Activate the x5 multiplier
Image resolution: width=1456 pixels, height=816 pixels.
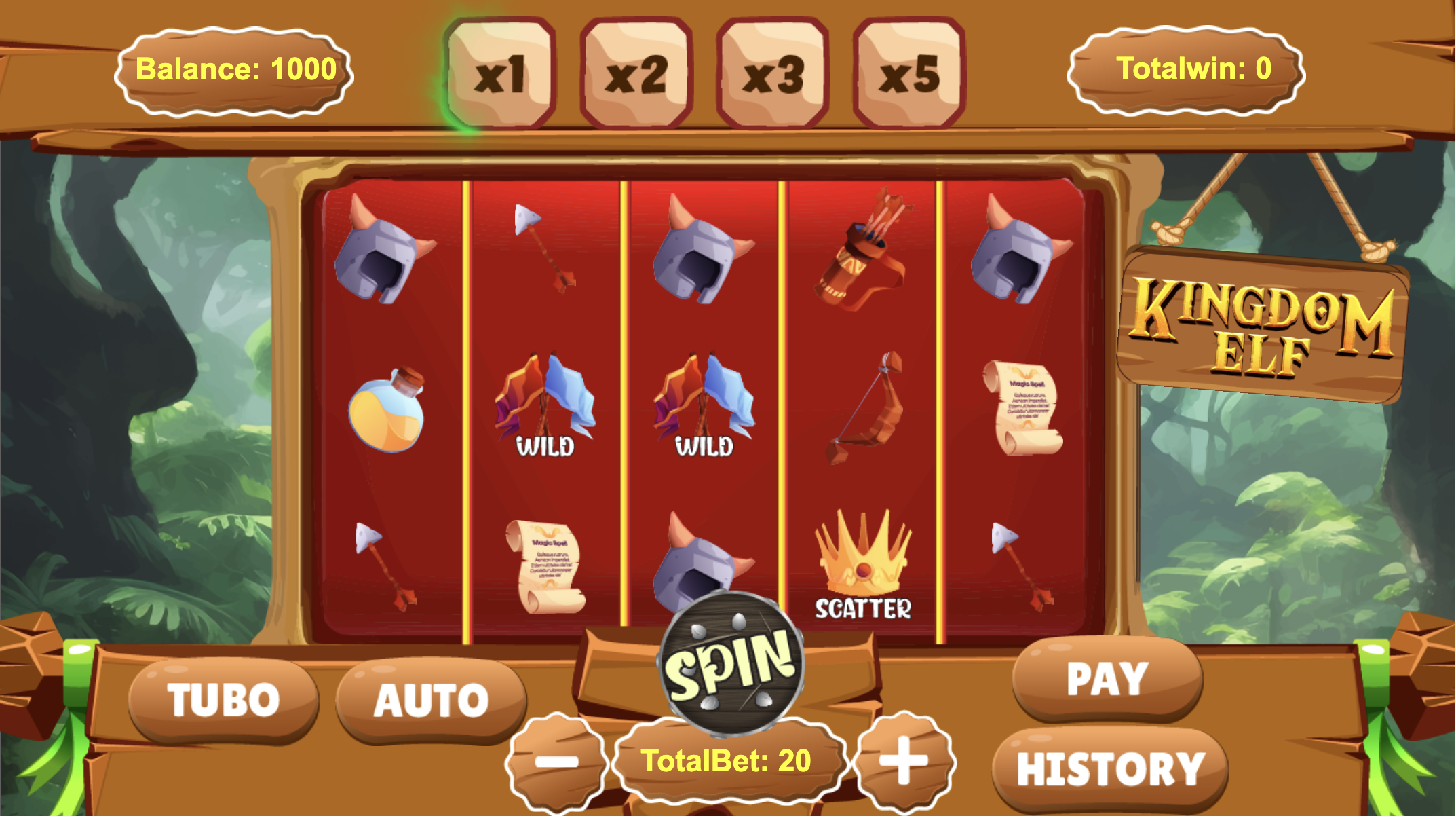909,73
